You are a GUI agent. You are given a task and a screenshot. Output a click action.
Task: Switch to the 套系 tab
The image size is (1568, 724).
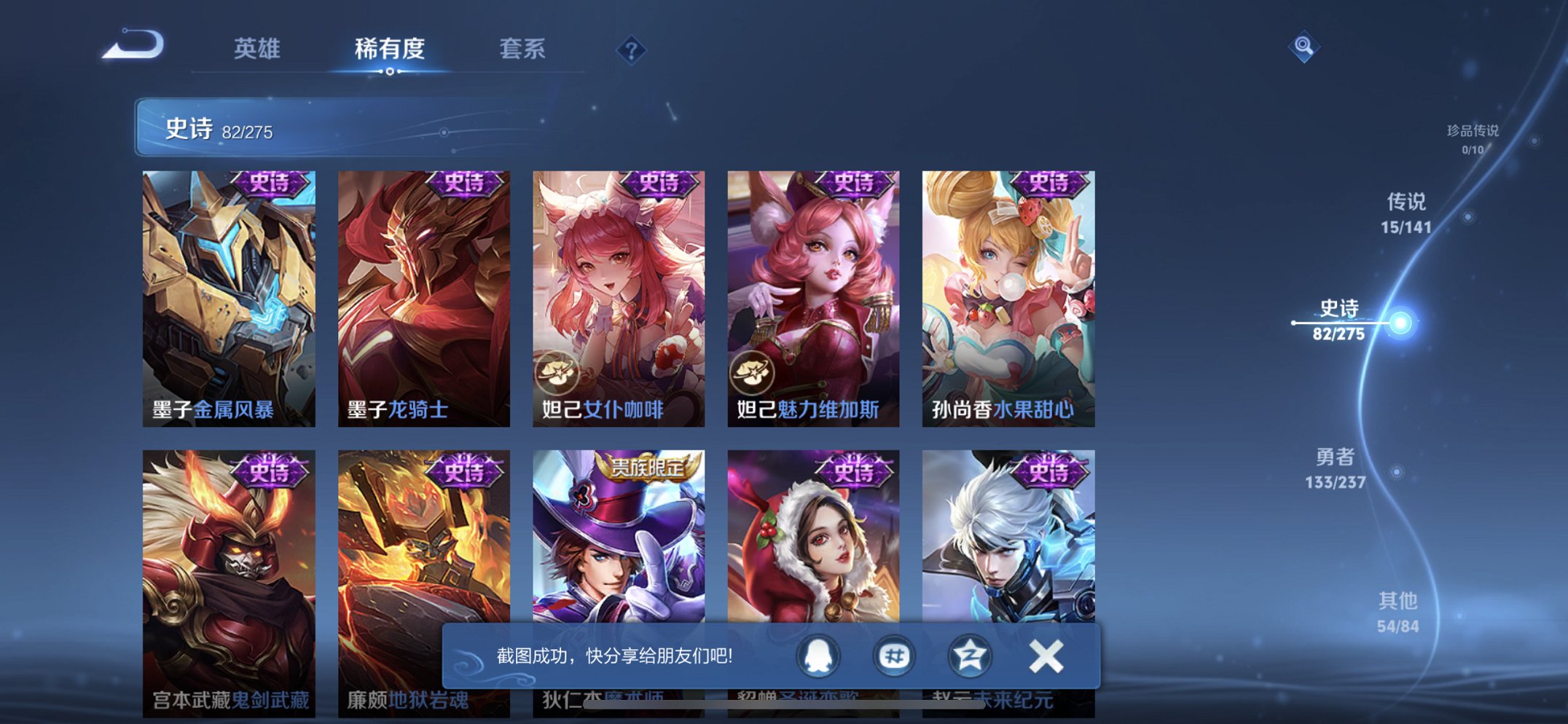click(x=525, y=50)
